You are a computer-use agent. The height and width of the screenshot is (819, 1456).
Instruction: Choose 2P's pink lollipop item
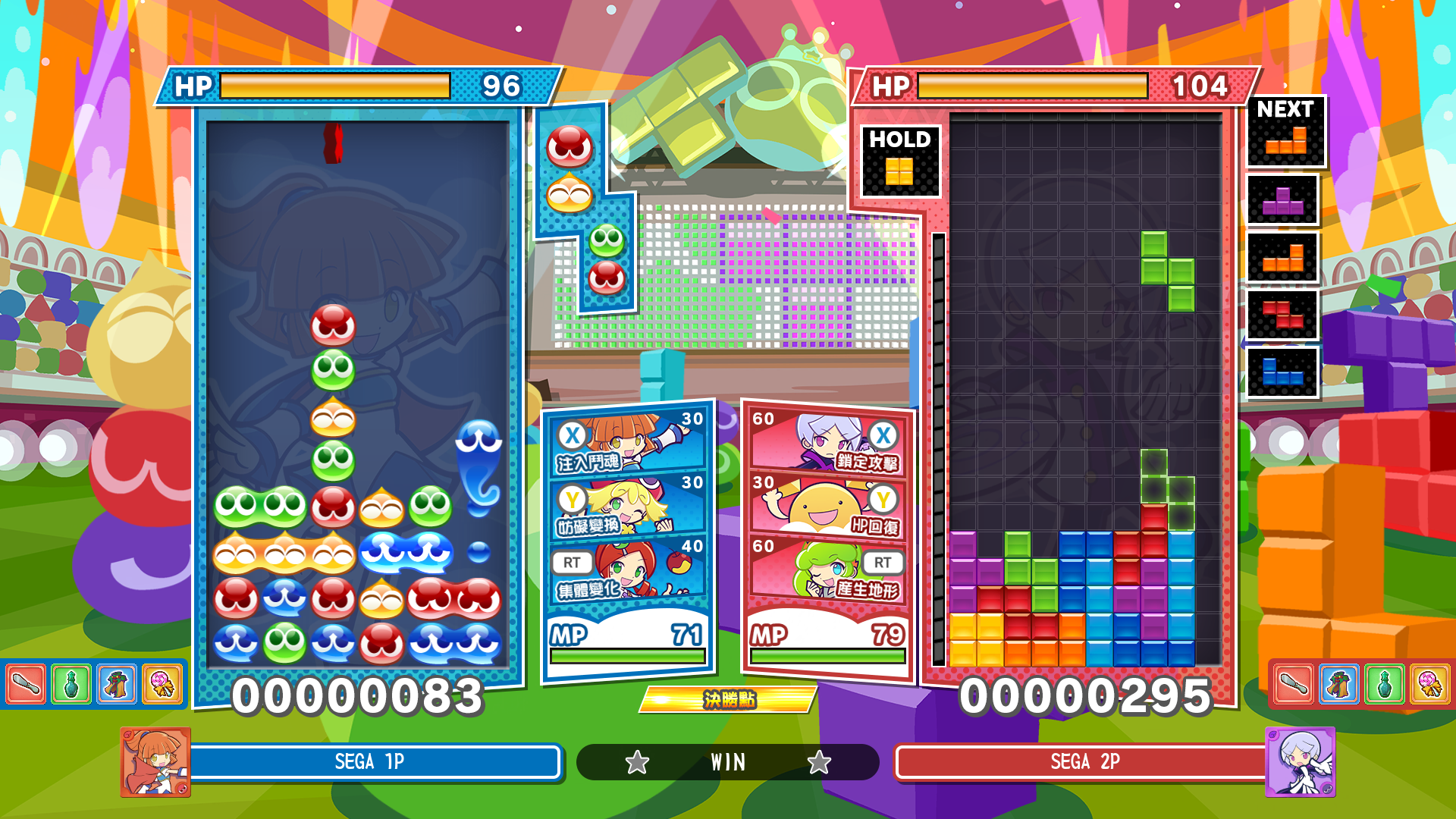(1430, 684)
